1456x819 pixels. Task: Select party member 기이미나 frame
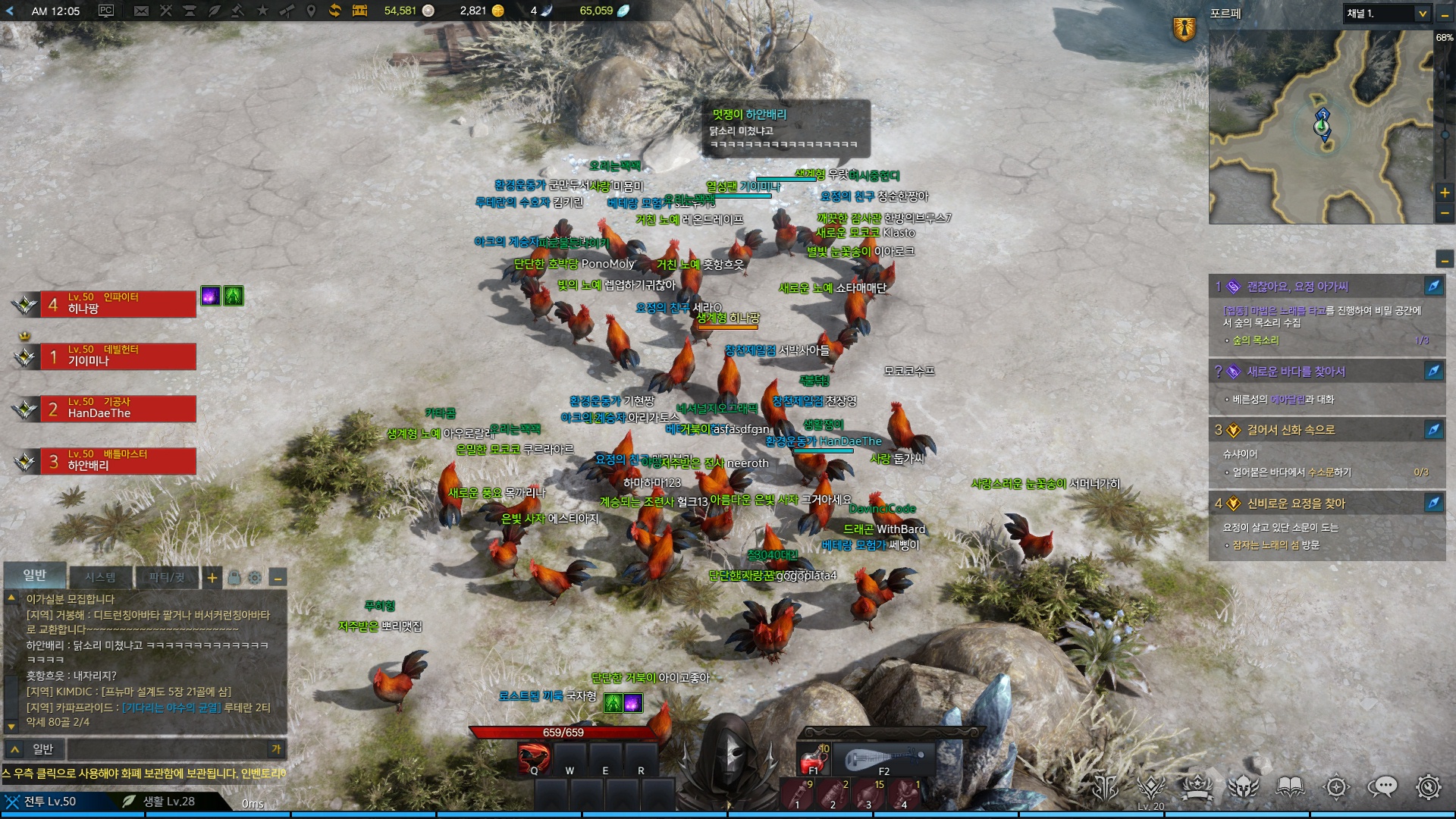point(118,356)
